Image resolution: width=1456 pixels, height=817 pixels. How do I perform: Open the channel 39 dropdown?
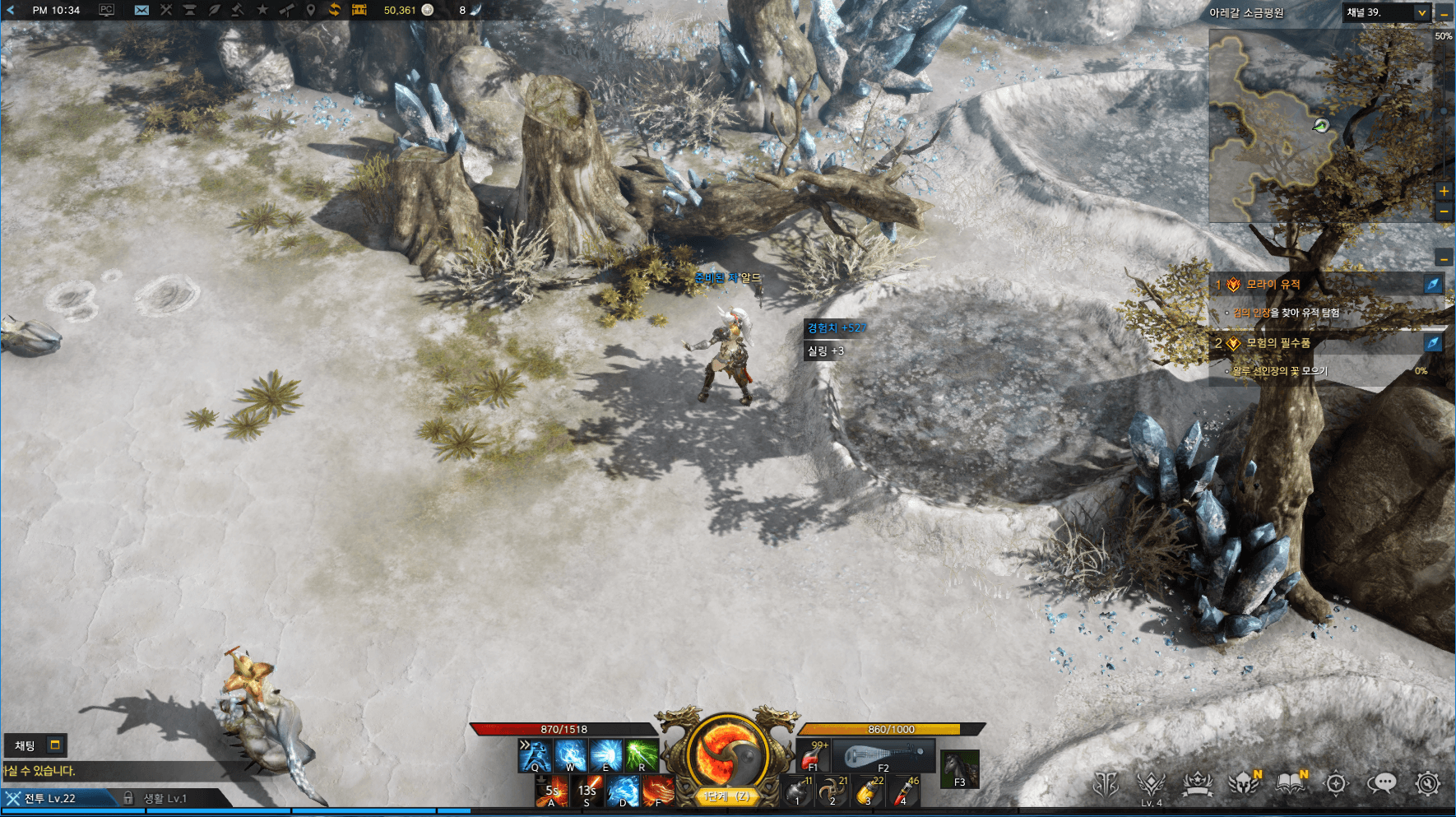click(1421, 12)
